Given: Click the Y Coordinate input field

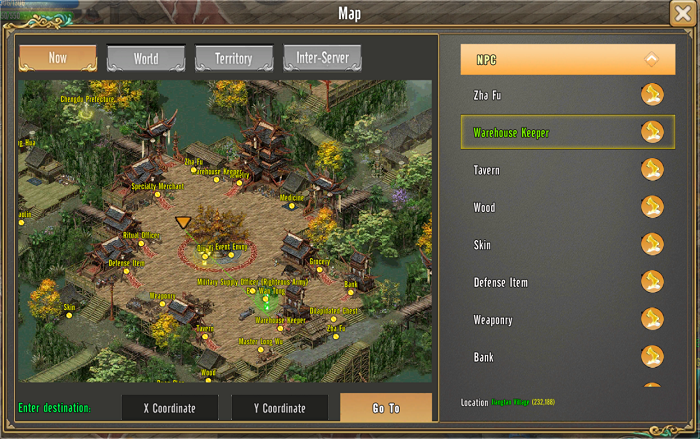Looking at the screenshot, I should point(280,408).
